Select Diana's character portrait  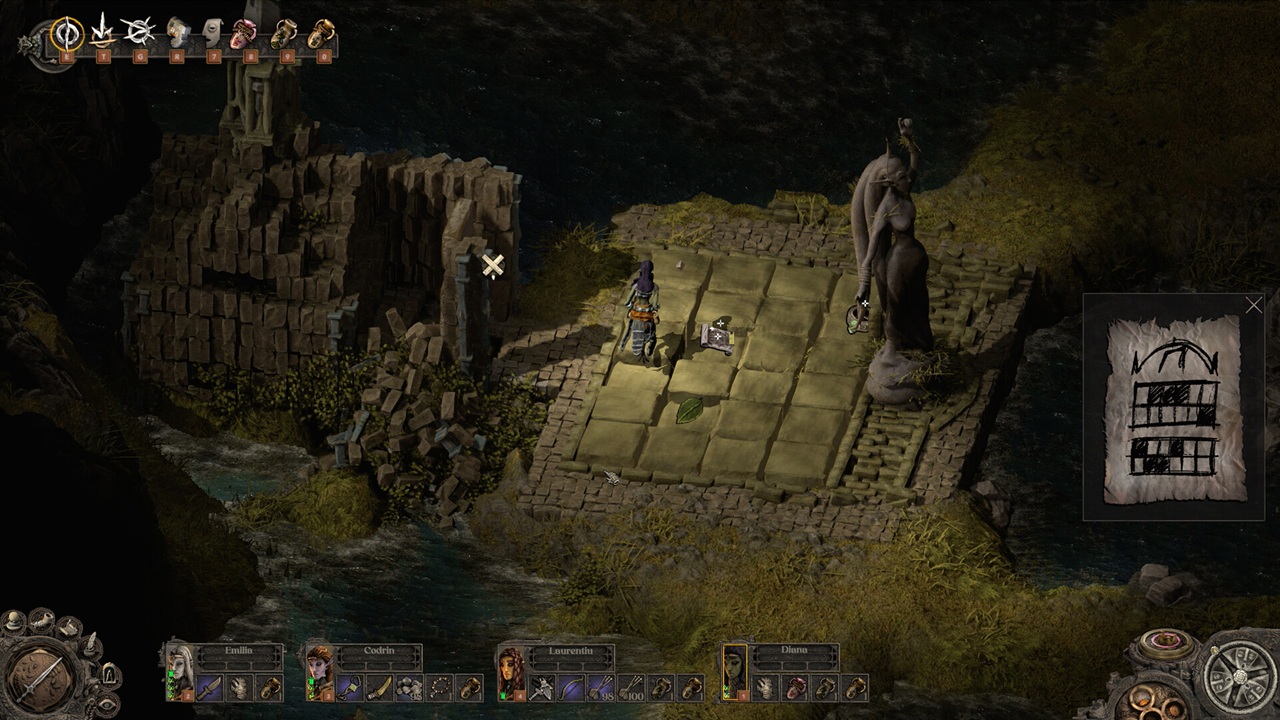pos(735,671)
